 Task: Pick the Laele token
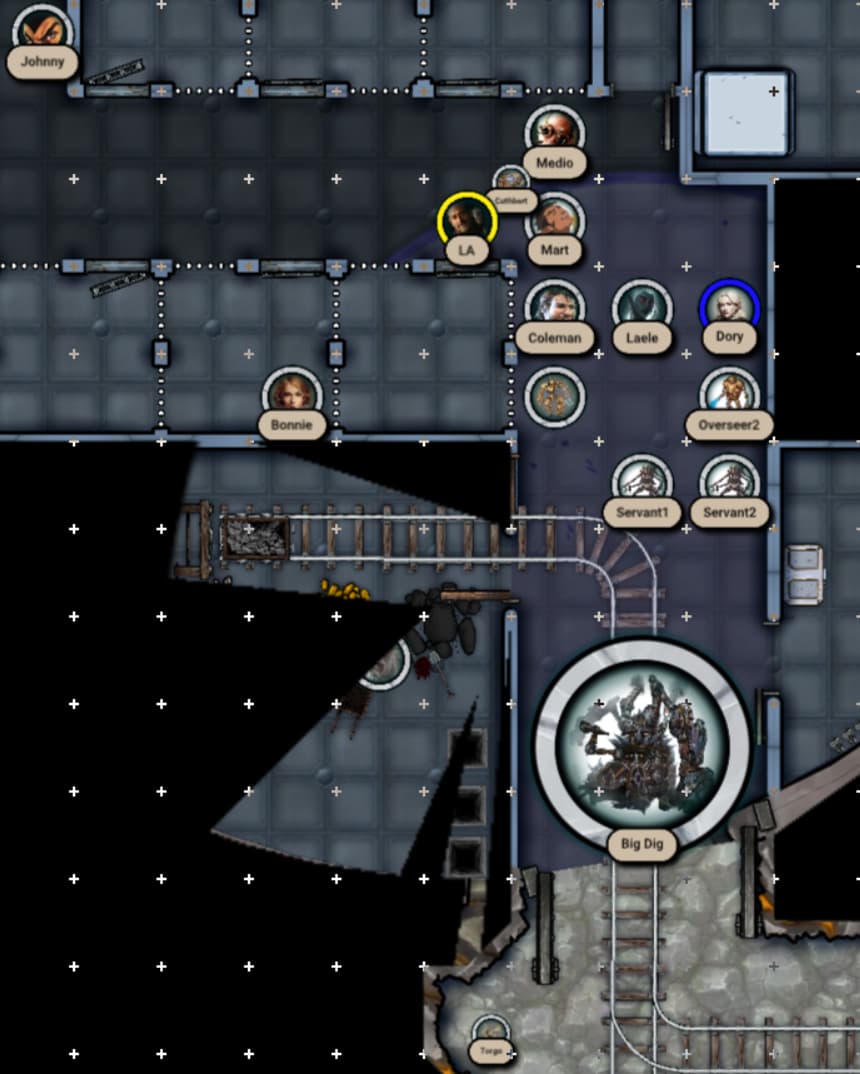641,308
